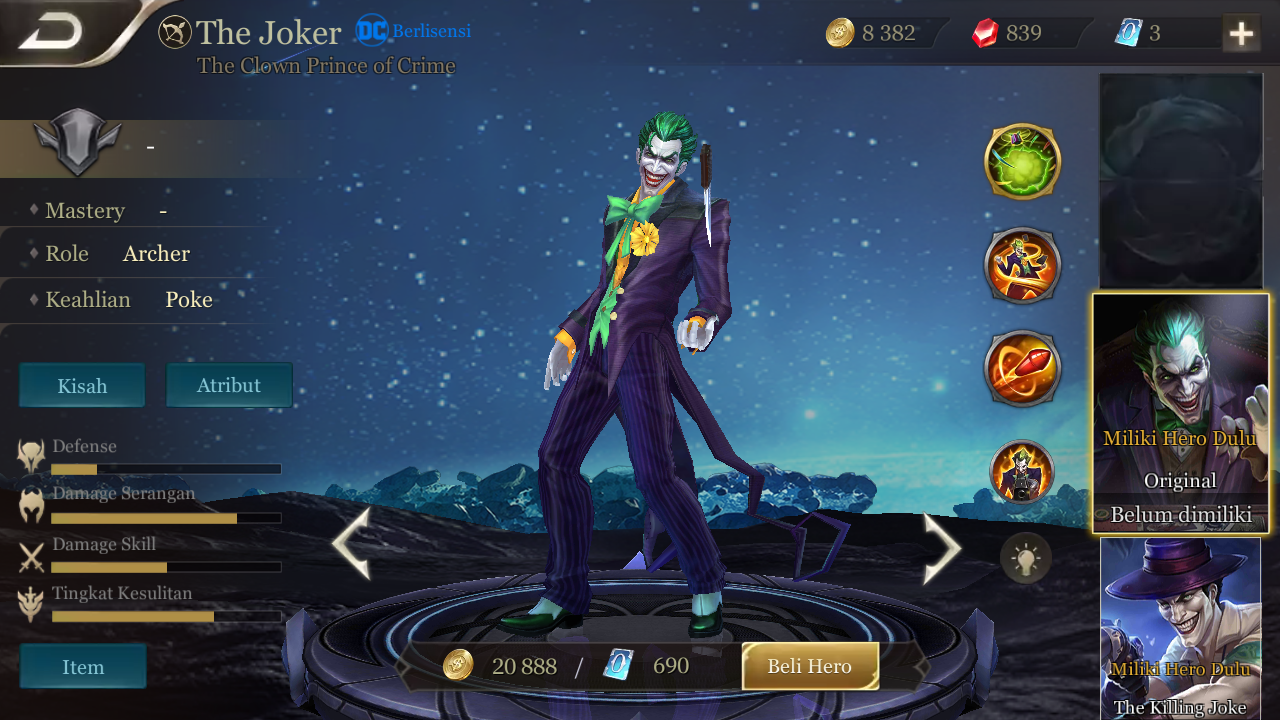The width and height of the screenshot is (1280, 720).
Task: Select the dark locked skin thumbnail
Action: click(1181, 180)
